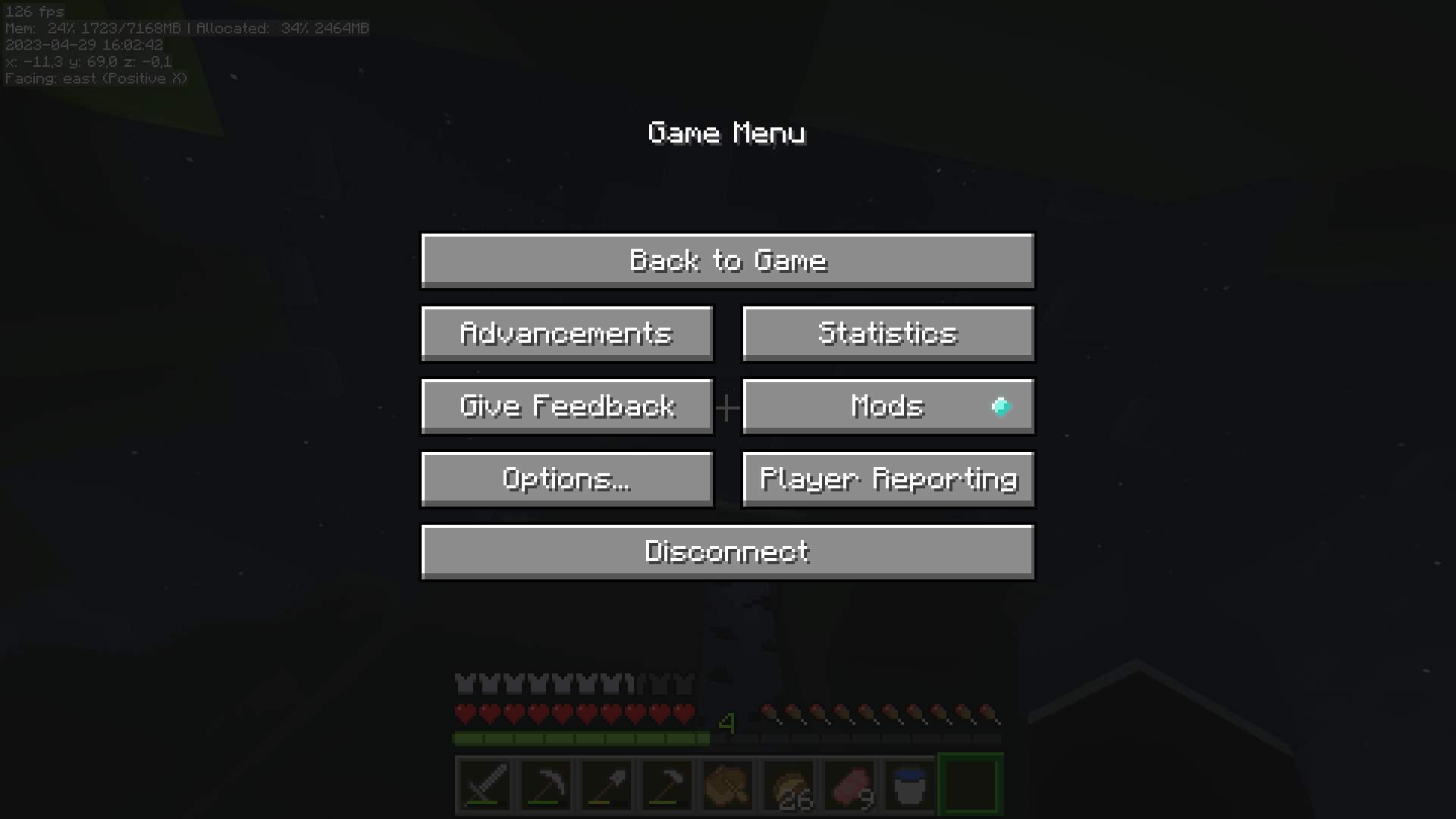Viewport: 1456px width, 819px height.
Task: Open the Advancements screen
Action: (x=566, y=334)
